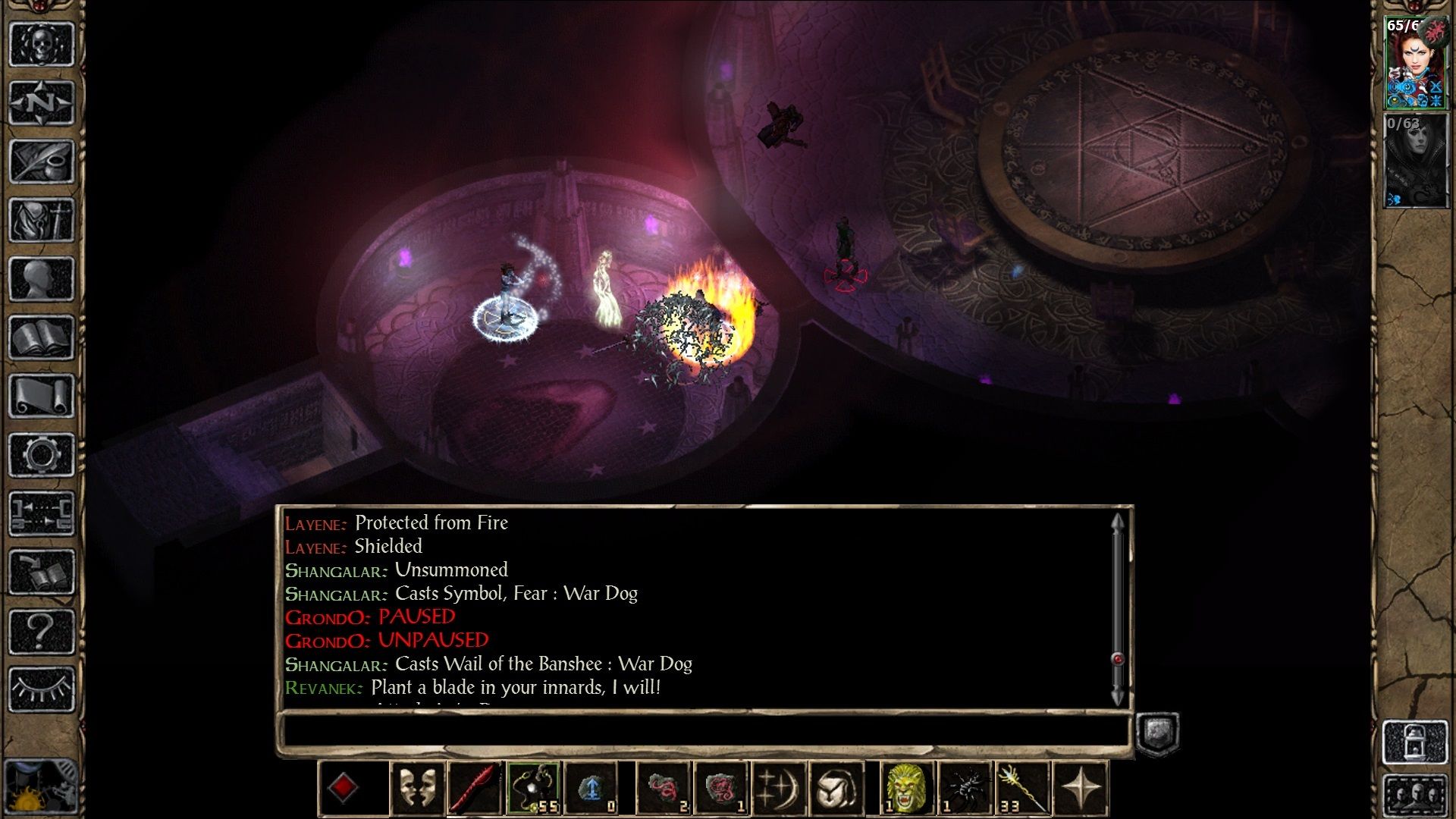Rest the party with the closed-eye button
This screenshot has width=1456, height=819.
pyautogui.click(x=41, y=689)
